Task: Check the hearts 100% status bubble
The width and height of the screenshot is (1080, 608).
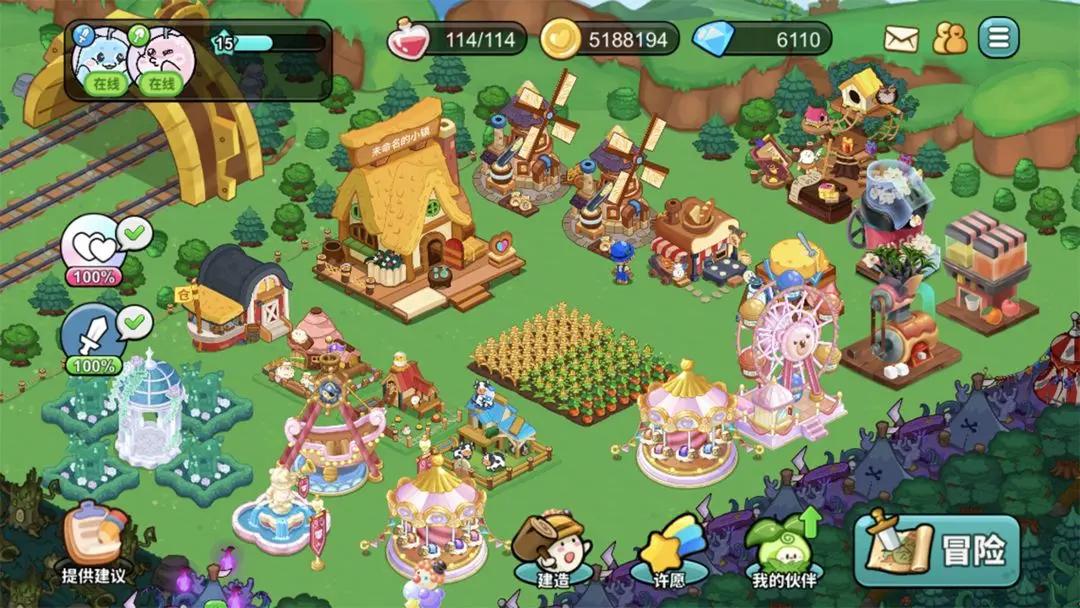Action: pos(94,250)
